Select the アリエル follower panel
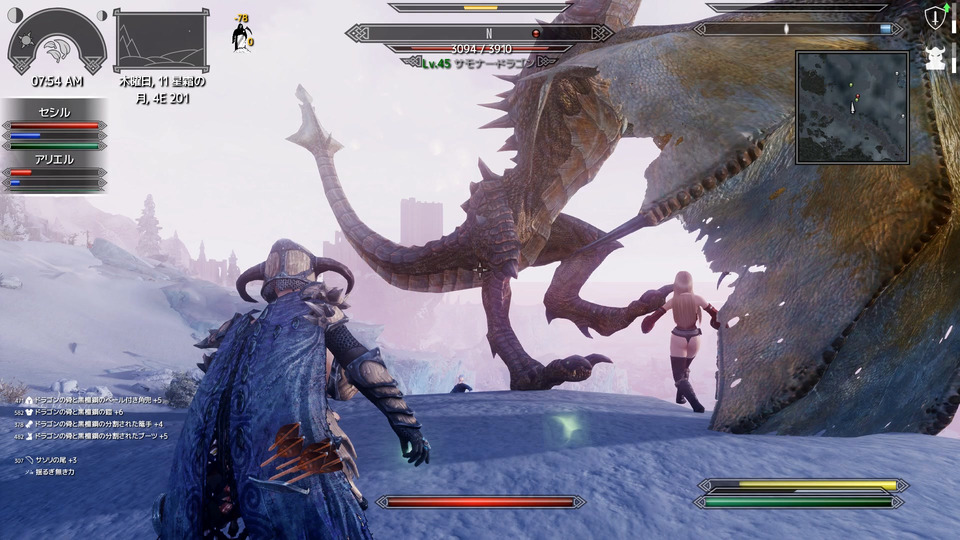The width and height of the screenshot is (960, 540). [x=56, y=171]
